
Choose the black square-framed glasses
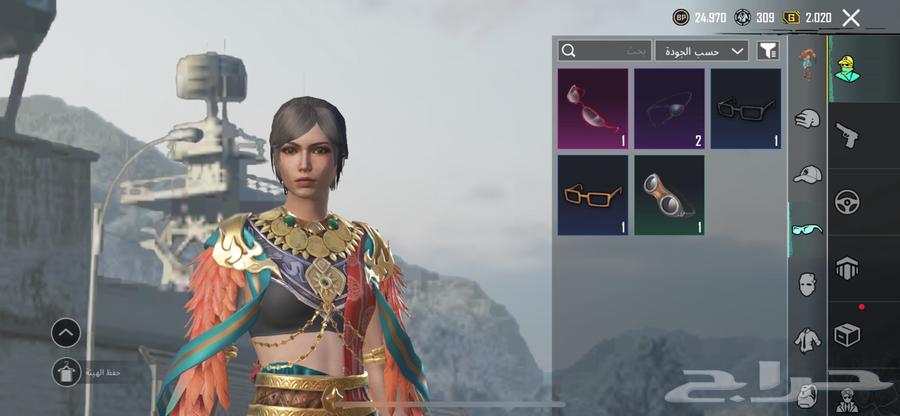746,109
